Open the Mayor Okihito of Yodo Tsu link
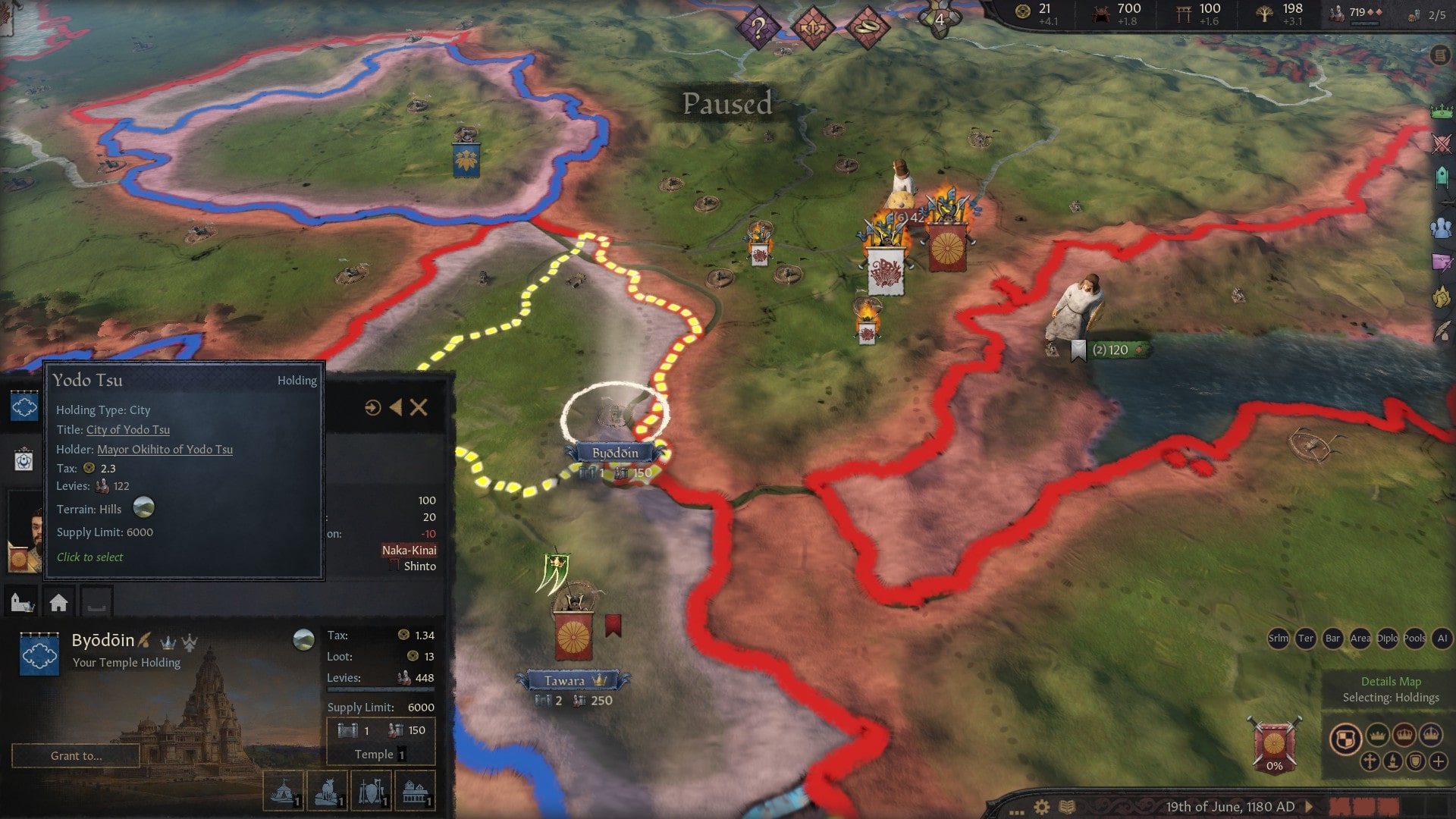The width and height of the screenshot is (1456, 819). tap(164, 449)
